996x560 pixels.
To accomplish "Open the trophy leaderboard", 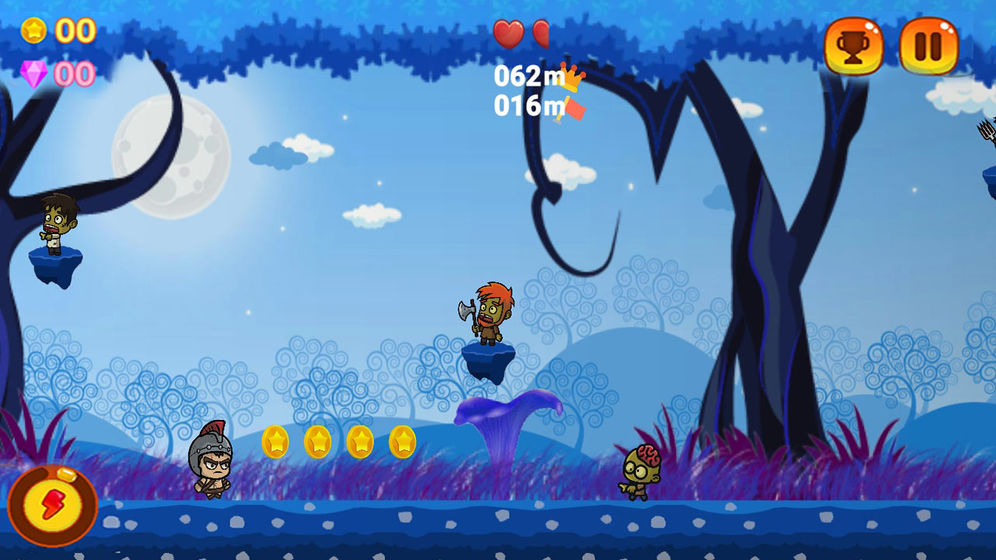I will [x=853, y=47].
